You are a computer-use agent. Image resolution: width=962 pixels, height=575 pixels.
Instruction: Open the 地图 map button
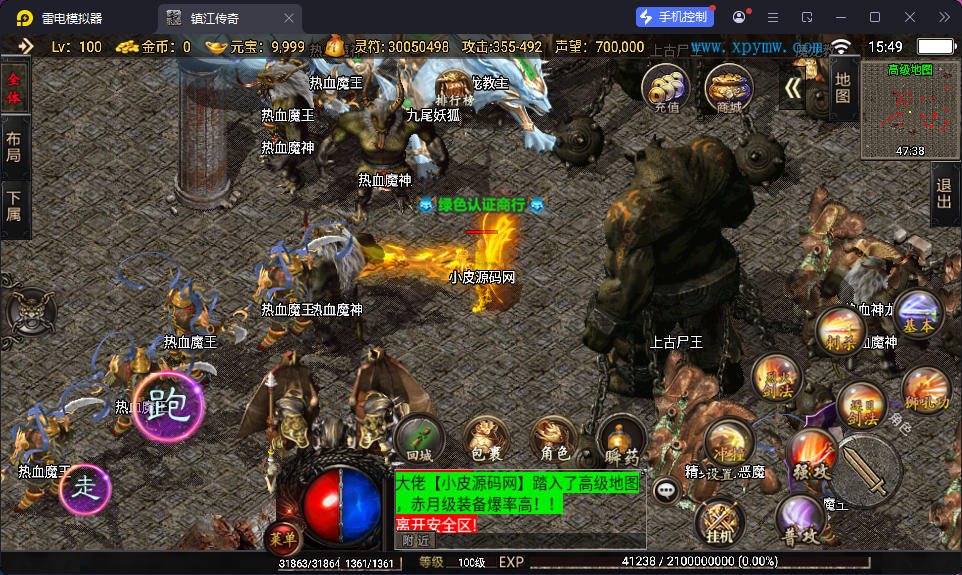point(842,87)
